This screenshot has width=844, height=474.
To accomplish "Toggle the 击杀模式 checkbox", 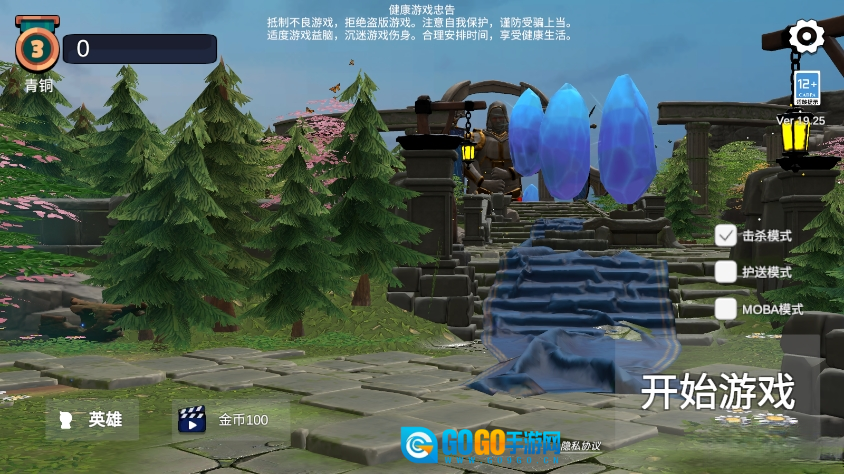I will tap(726, 236).
